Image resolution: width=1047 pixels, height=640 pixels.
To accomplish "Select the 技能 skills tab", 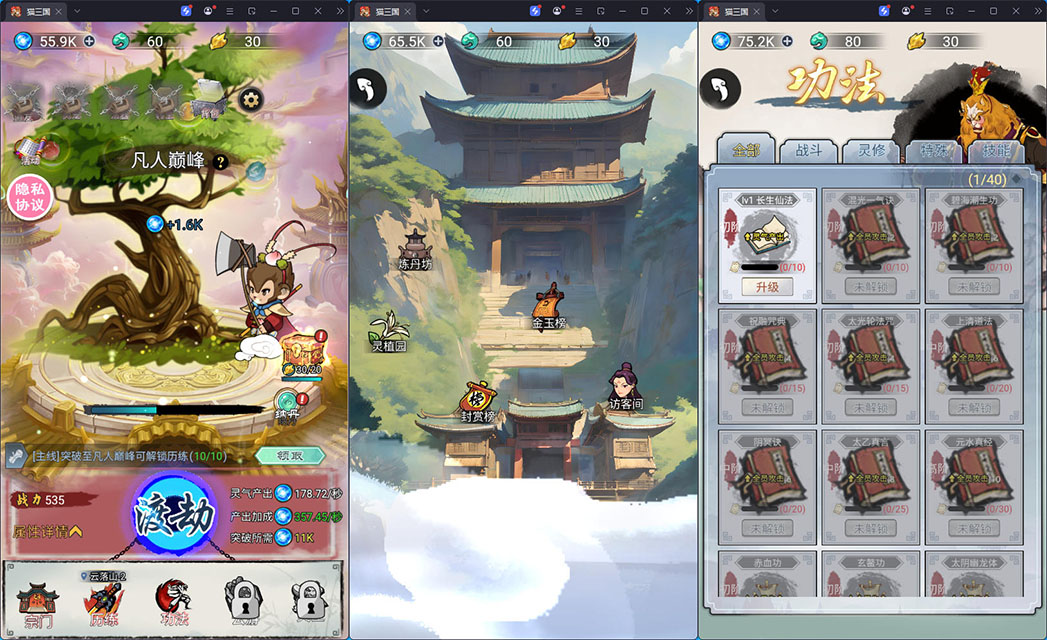I will (x=995, y=151).
